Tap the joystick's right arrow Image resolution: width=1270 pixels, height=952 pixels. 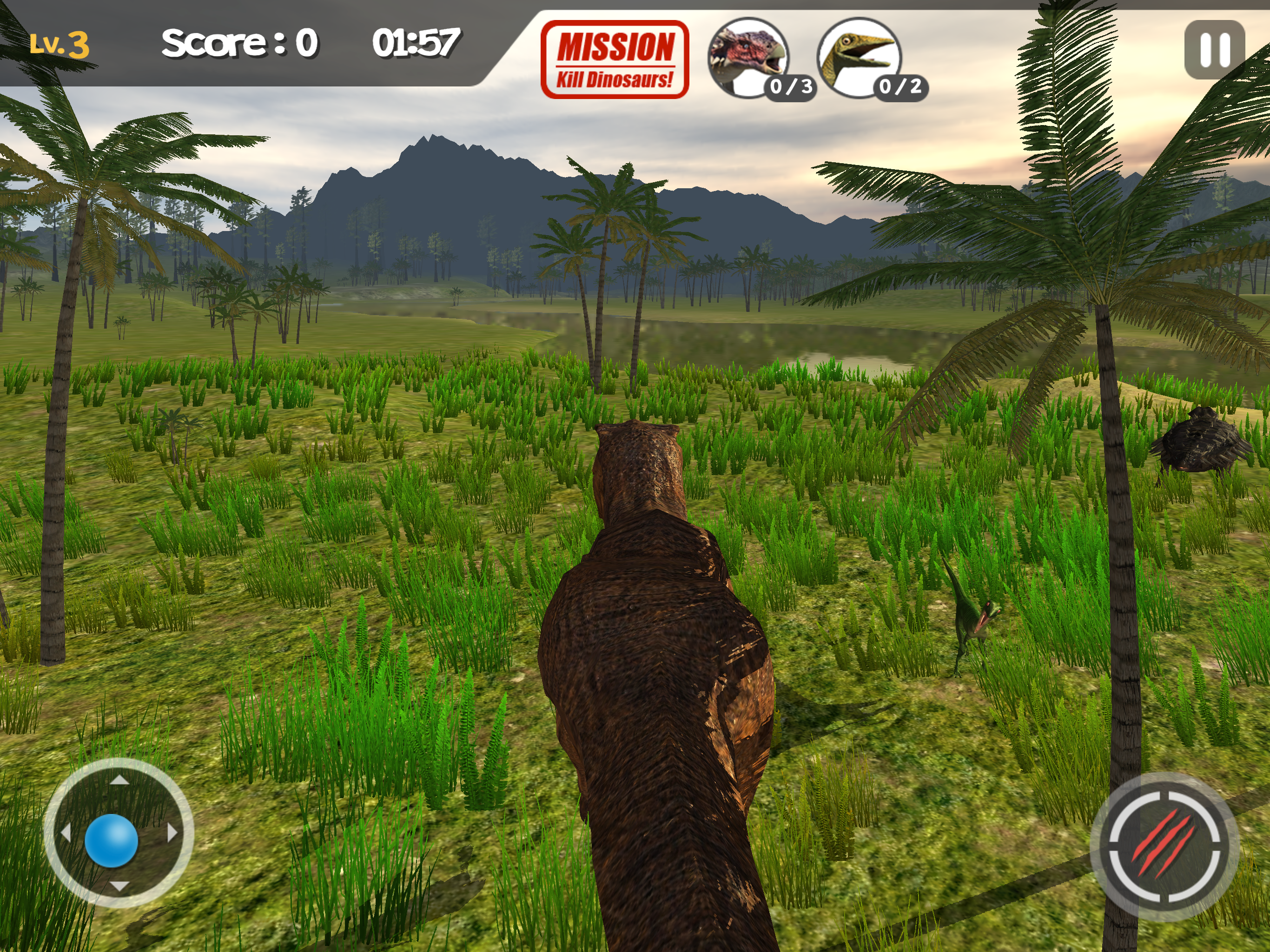[x=172, y=833]
